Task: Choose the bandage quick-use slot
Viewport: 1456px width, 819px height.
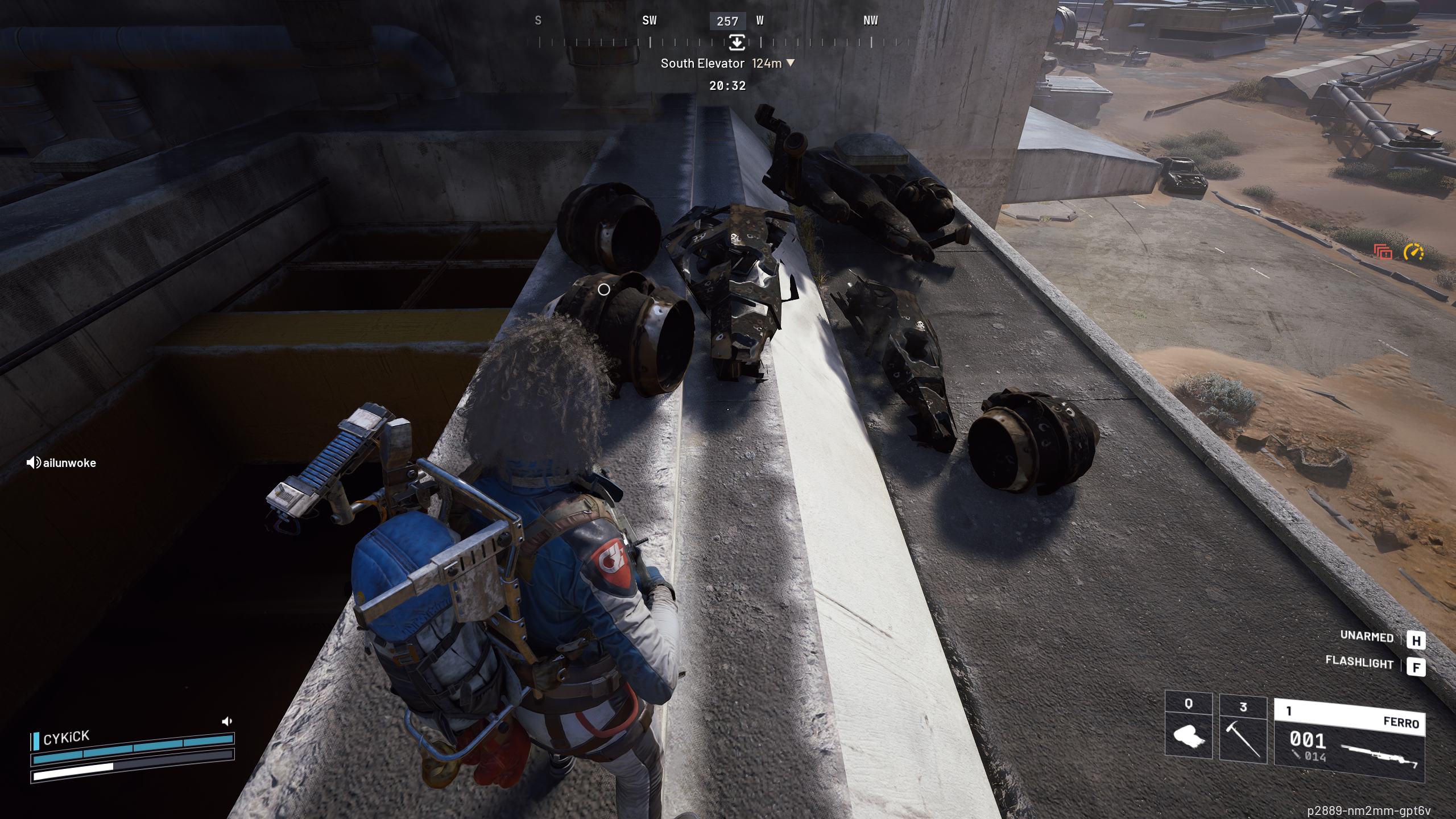Action: pos(1188,729)
